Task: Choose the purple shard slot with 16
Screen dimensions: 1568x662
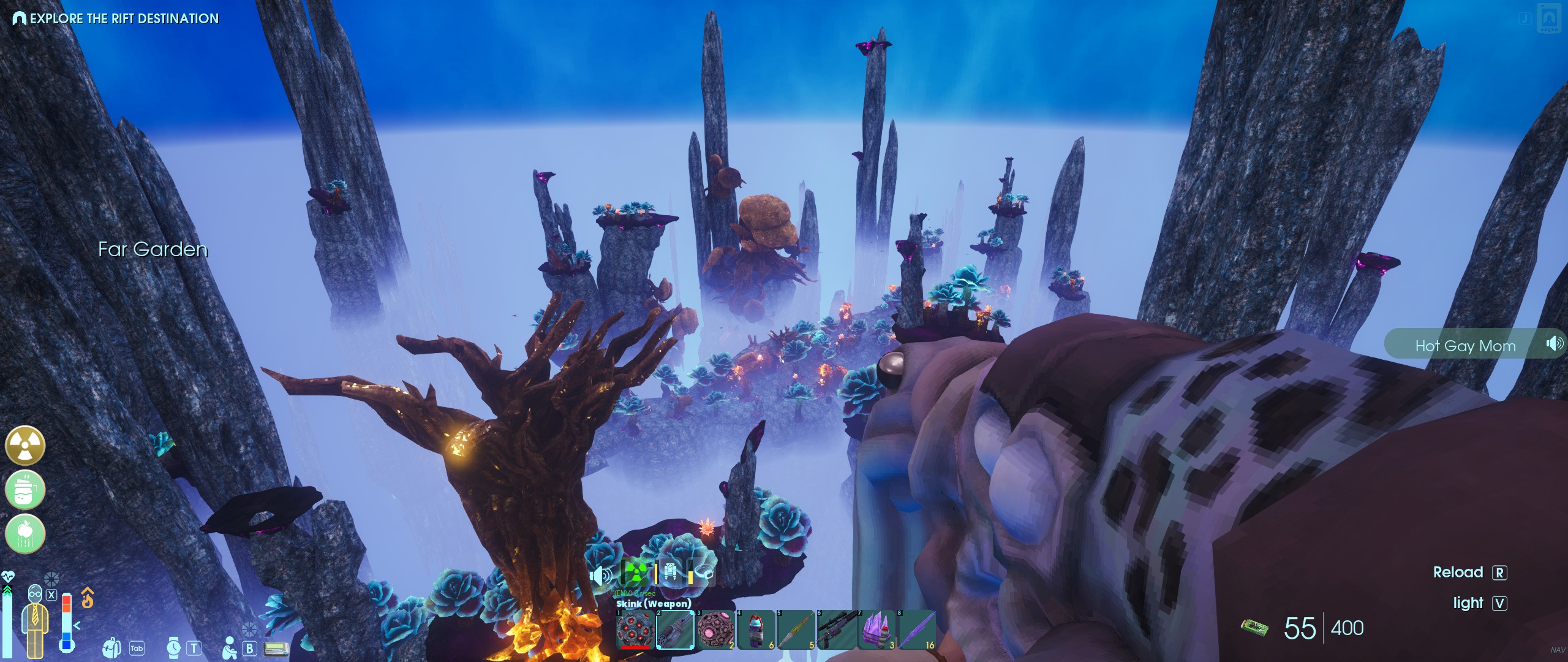Action: [917, 630]
